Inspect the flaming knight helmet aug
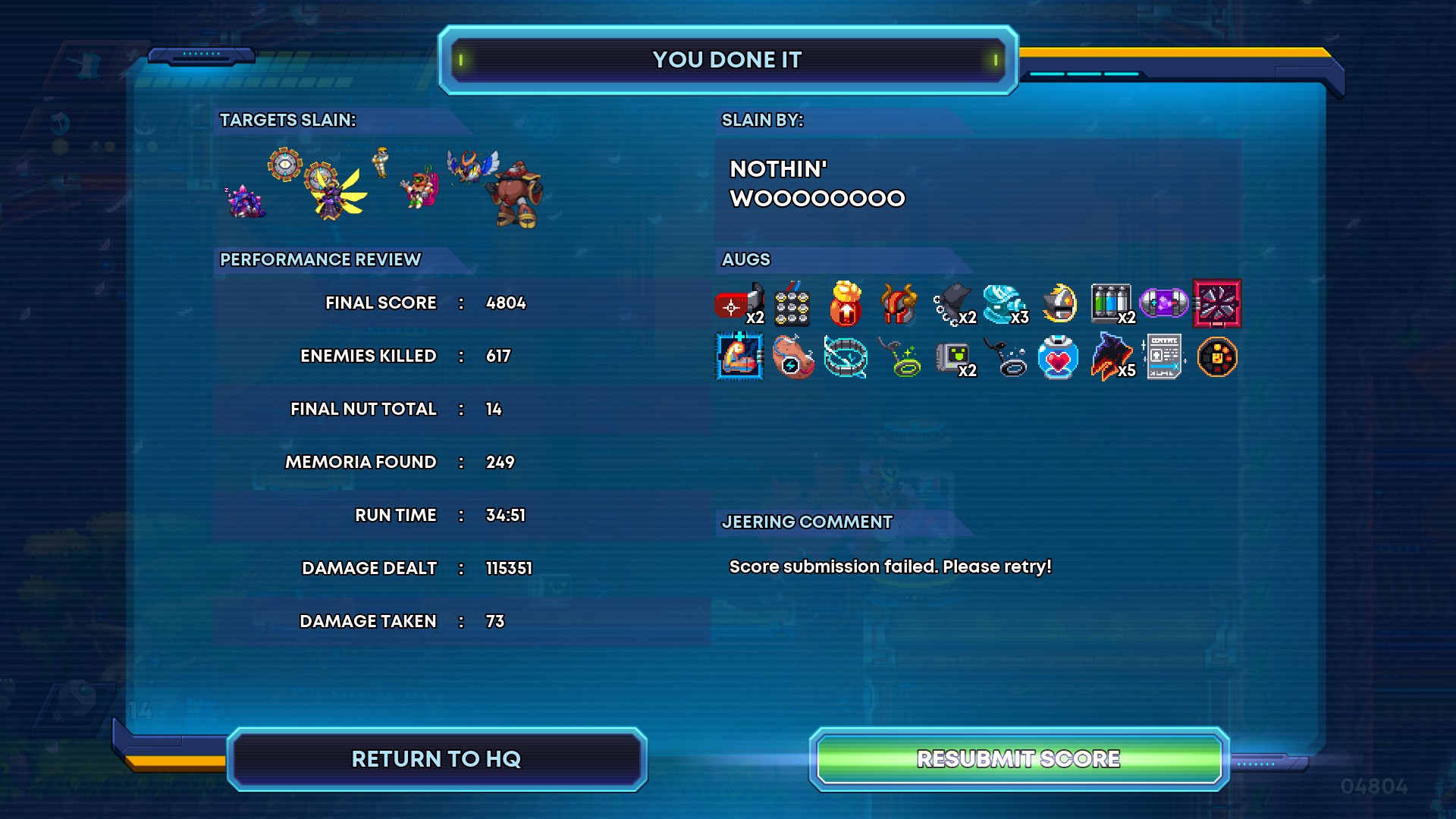 point(1059,304)
